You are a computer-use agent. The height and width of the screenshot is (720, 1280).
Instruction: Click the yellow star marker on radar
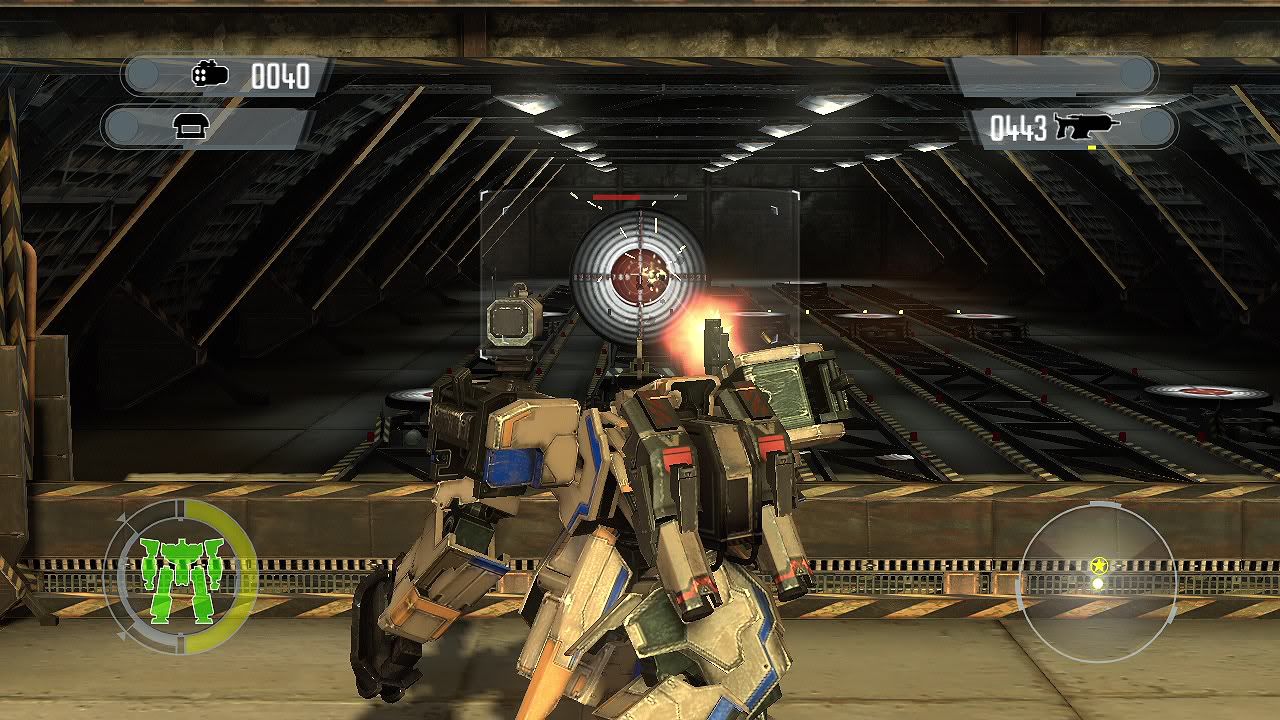1099,566
